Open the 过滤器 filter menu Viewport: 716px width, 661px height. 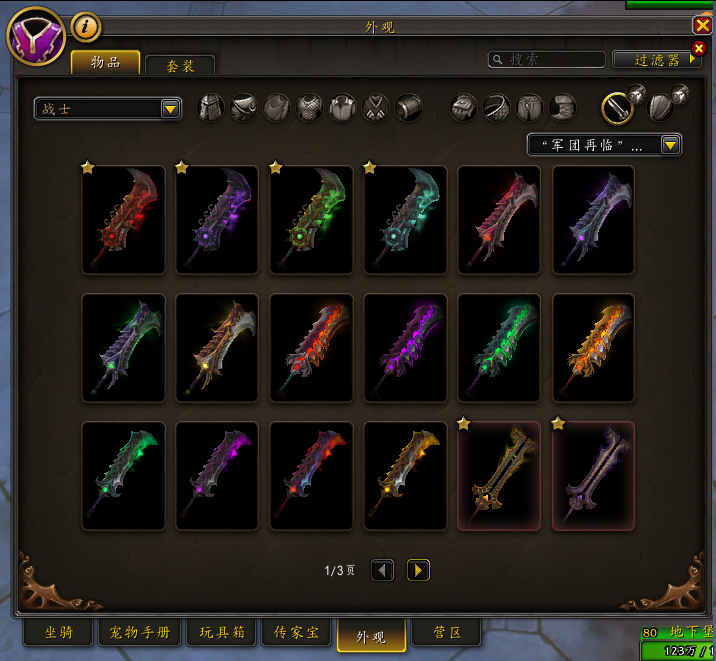click(657, 60)
